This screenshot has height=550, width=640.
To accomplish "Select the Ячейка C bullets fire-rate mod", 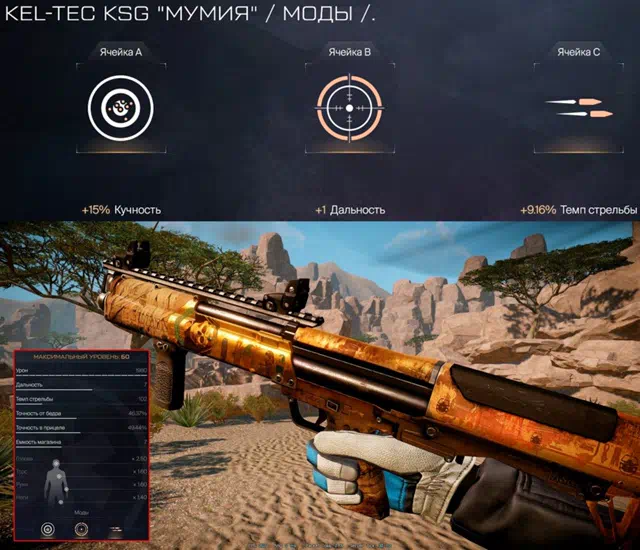I will [x=578, y=108].
